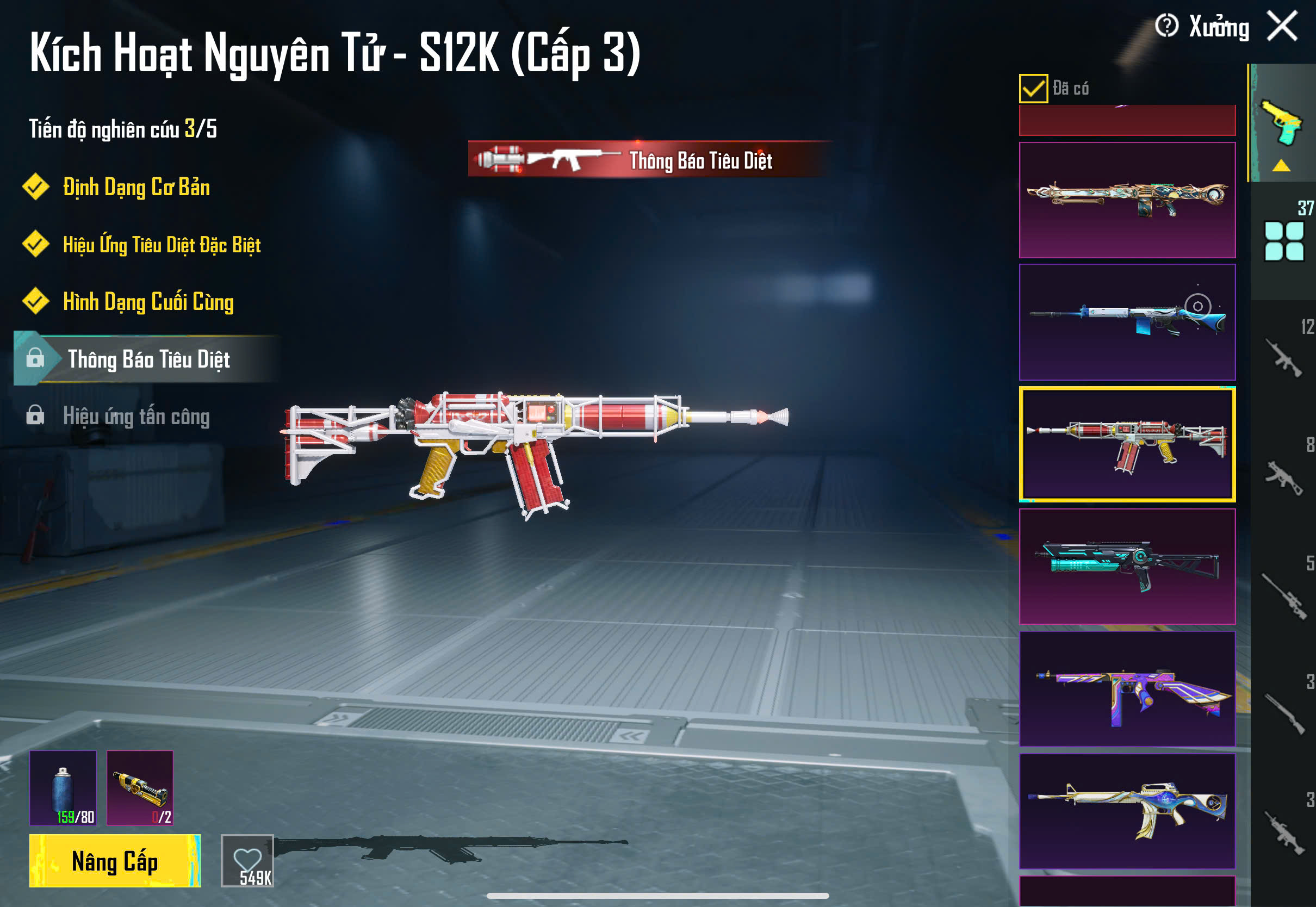
Task: Inspect the blue paint can material slot
Action: click(x=63, y=788)
